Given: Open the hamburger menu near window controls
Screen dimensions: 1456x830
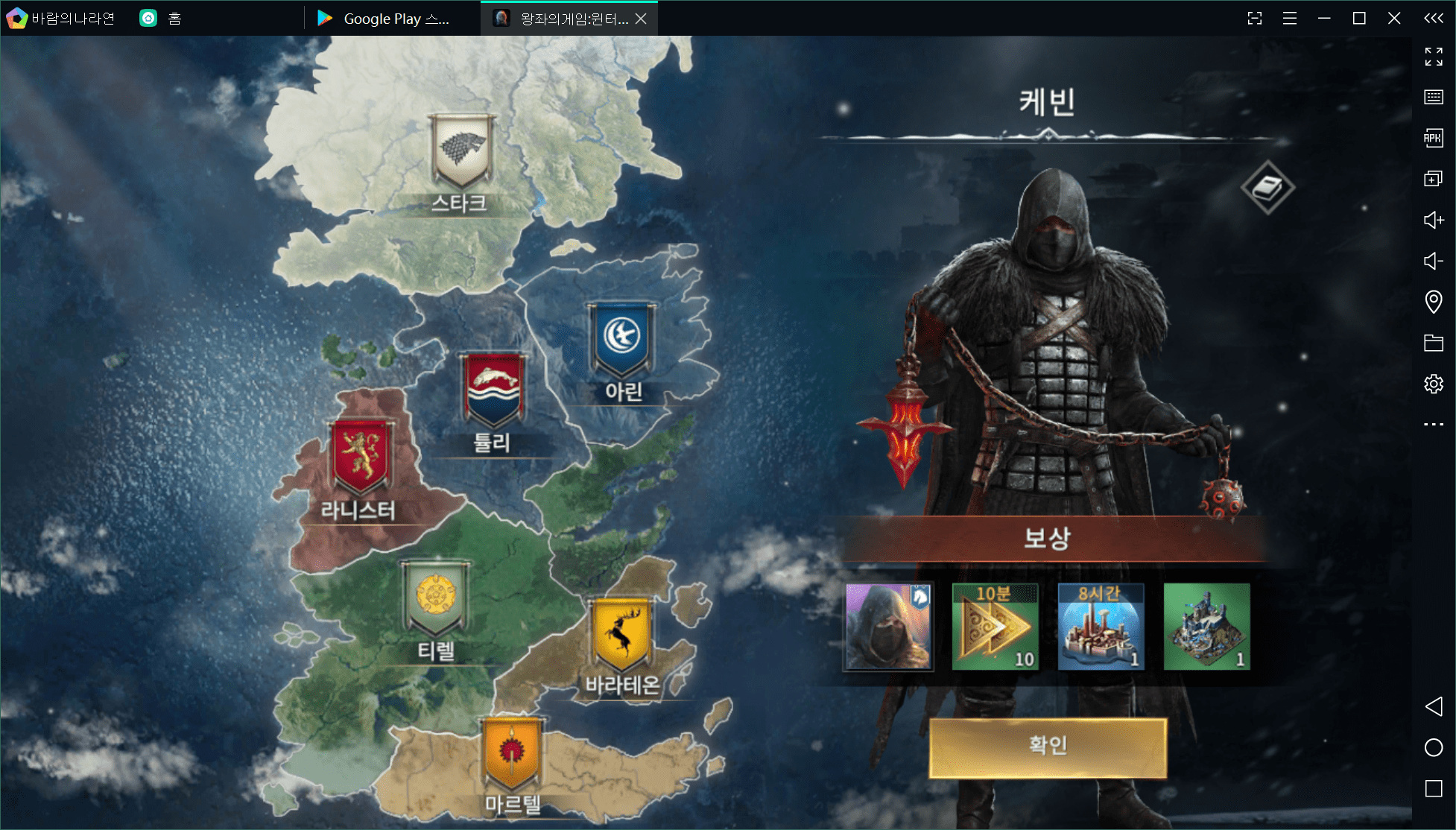Looking at the screenshot, I should 1290,18.
